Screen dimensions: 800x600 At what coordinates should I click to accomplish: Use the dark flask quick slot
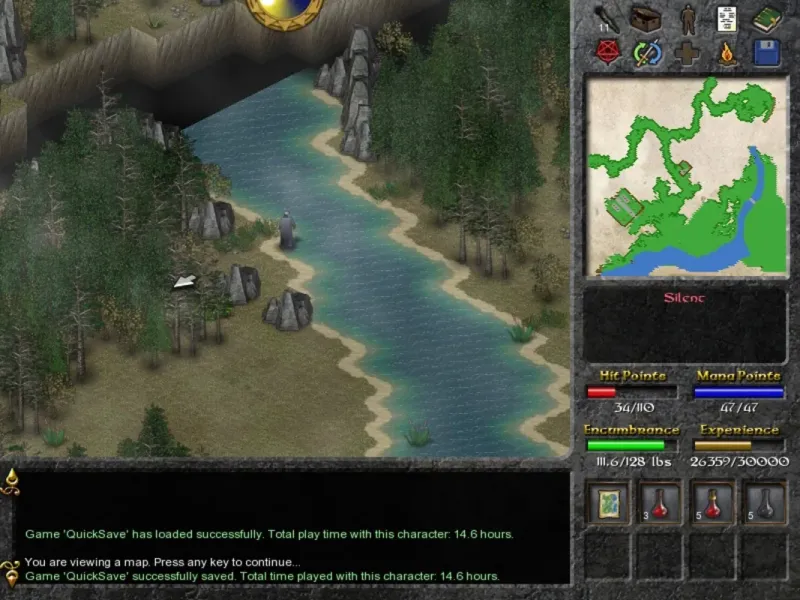[763, 503]
